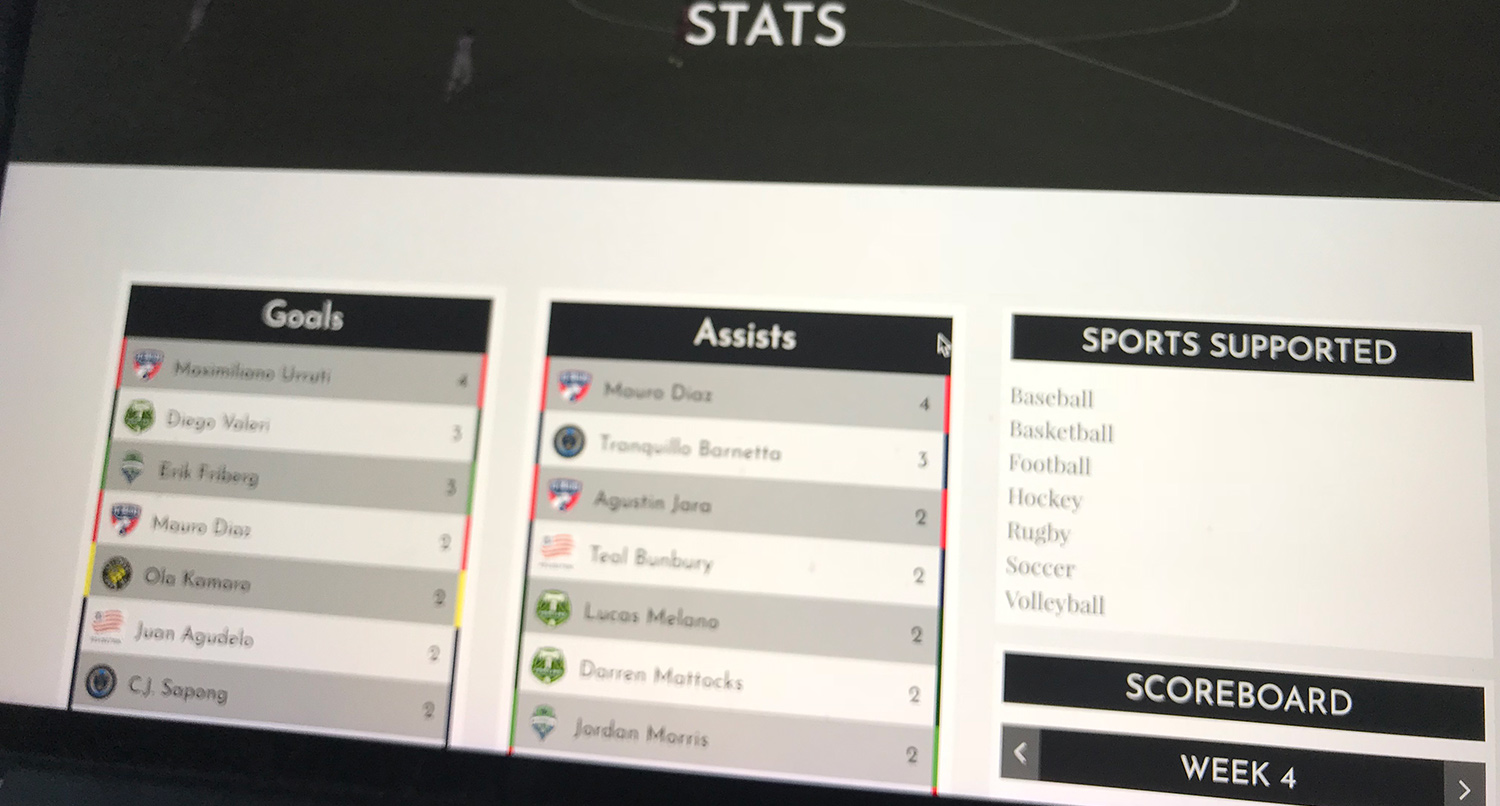
Task: Select Baseball in the Sports Supported list
Action: click(1052, 398)
